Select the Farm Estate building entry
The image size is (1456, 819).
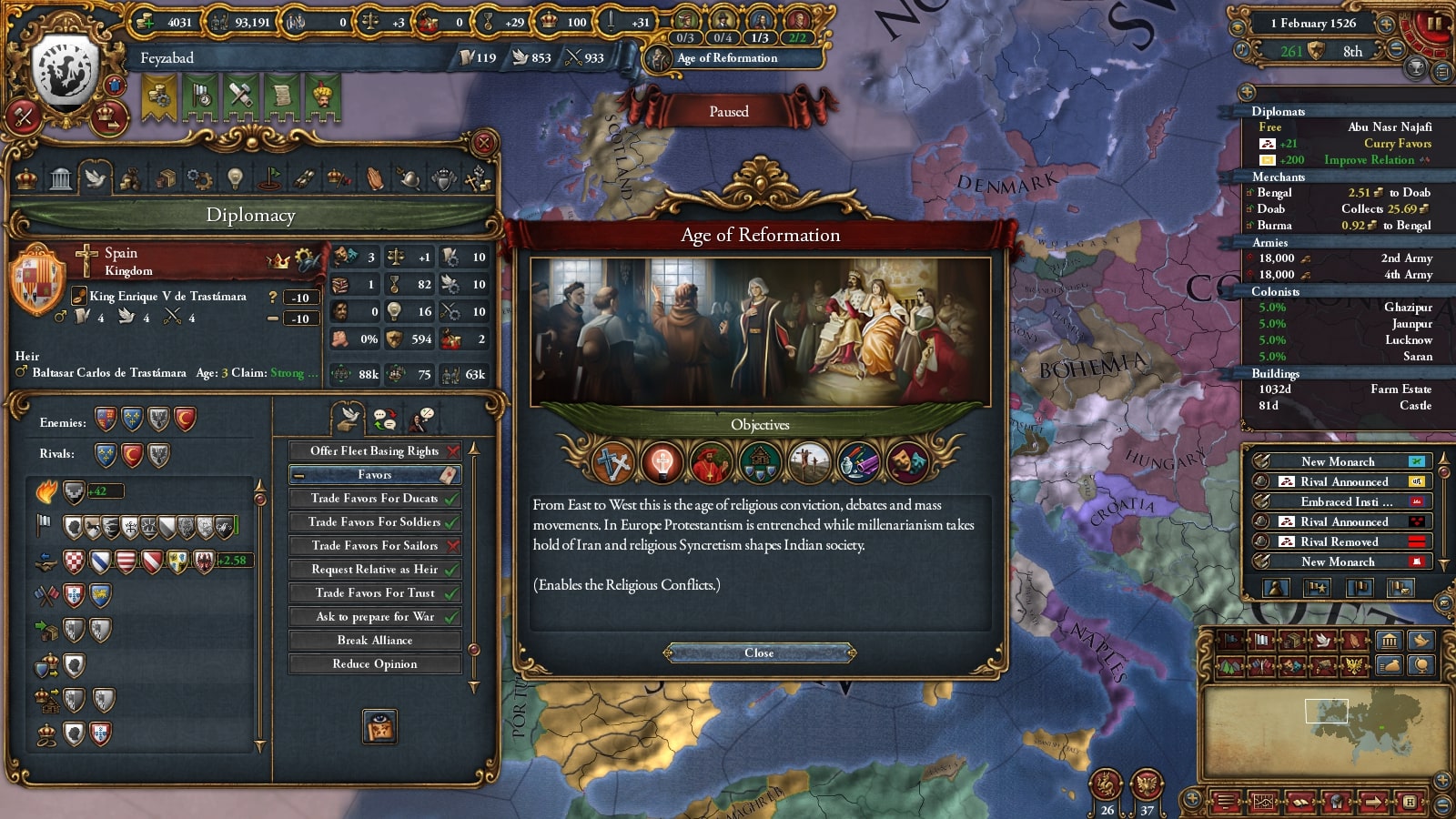pyautogui.click(x=1400, y=389)
